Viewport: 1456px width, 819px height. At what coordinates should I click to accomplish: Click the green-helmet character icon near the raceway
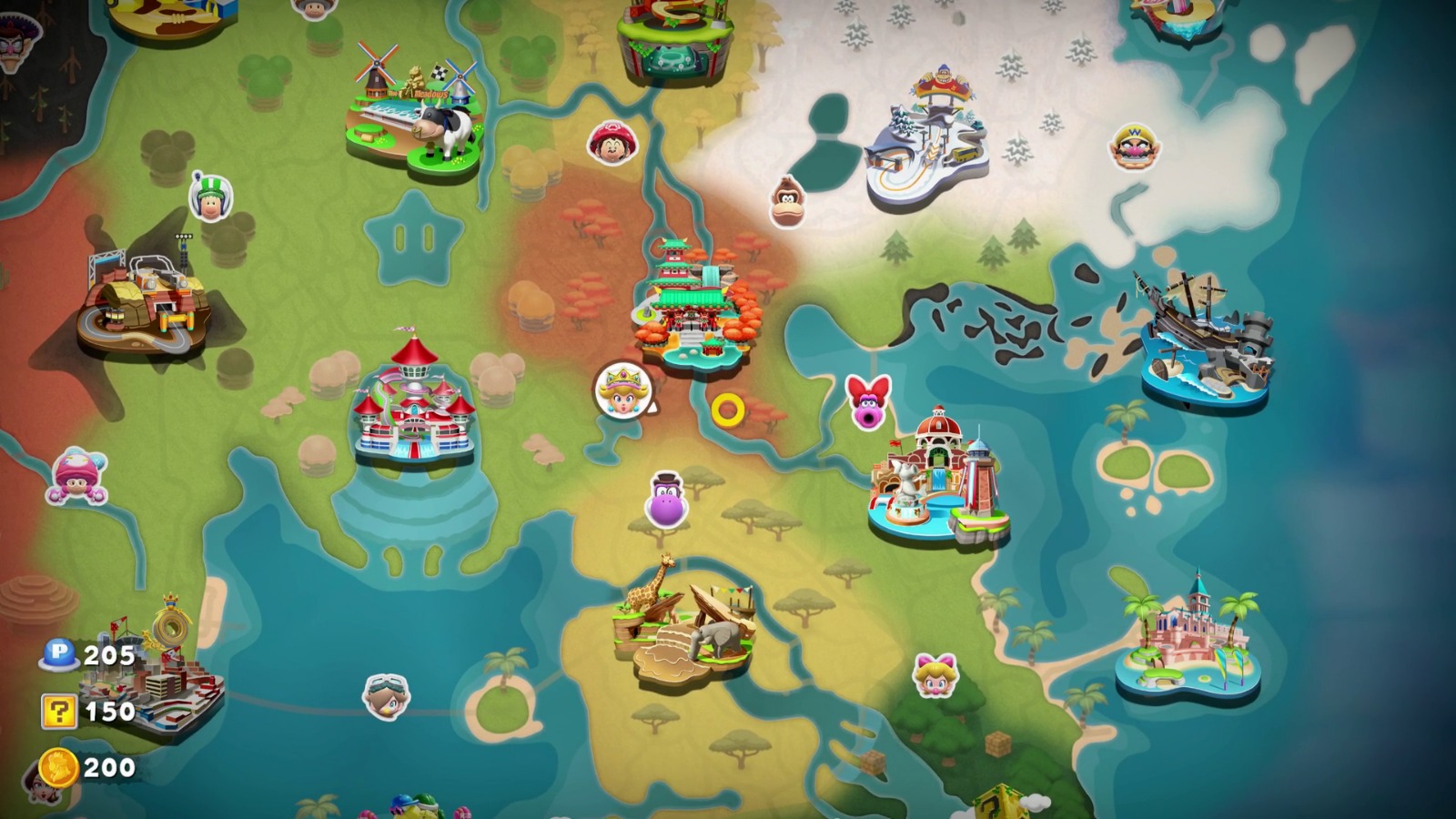pyautogui.click(x=210, y=195)
